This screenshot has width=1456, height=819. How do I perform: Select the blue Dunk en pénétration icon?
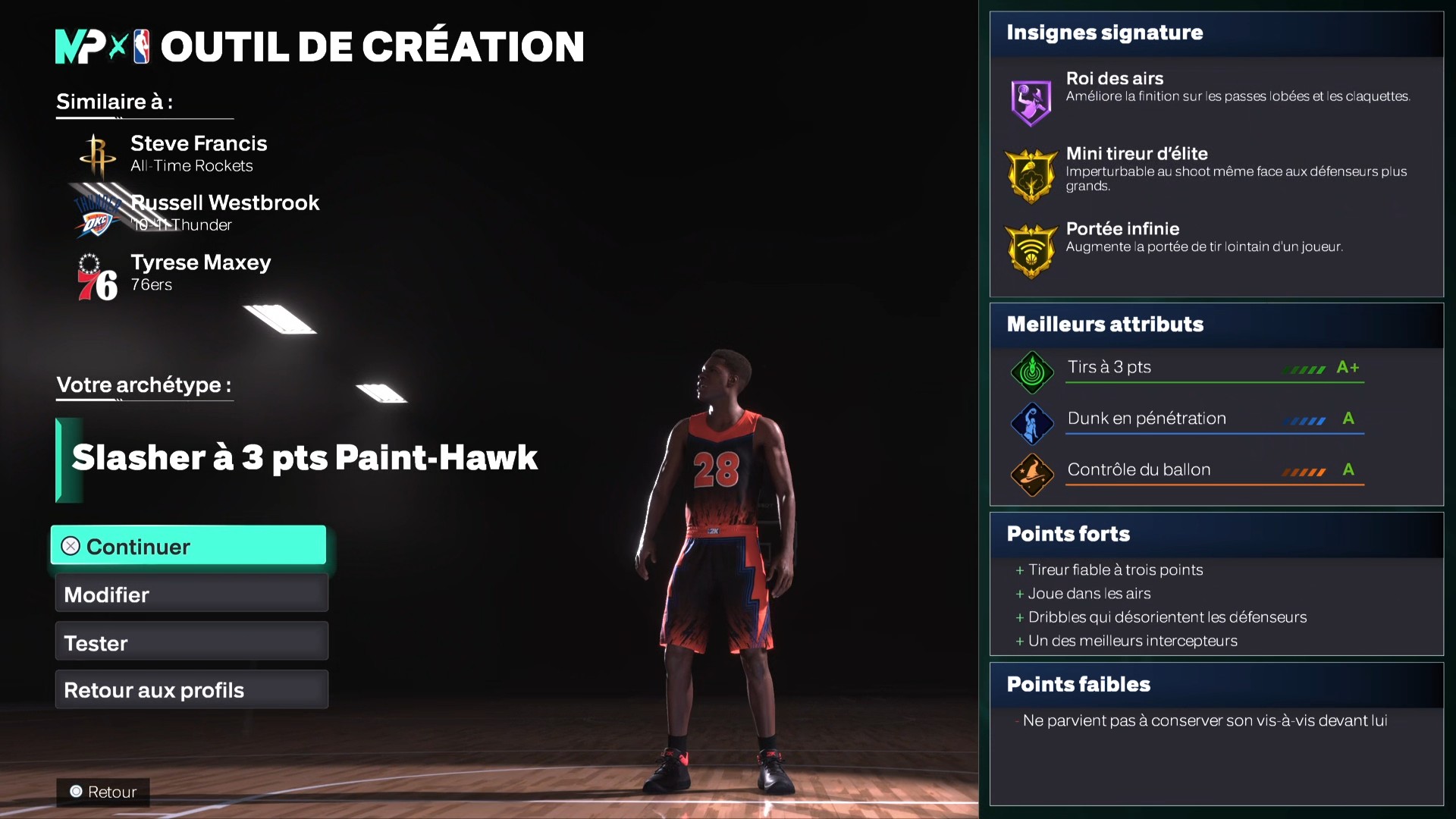[x=1031, y=423]
